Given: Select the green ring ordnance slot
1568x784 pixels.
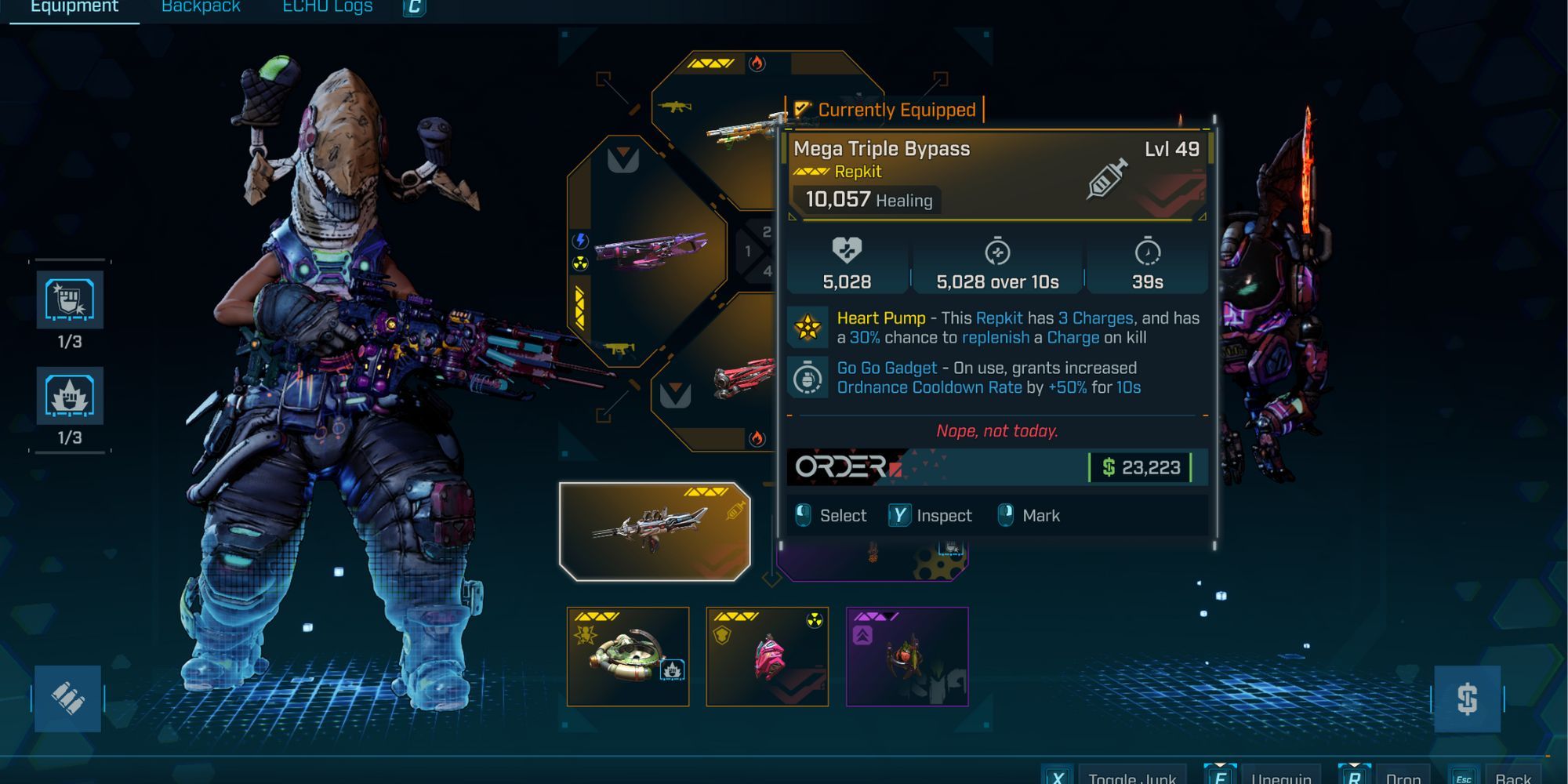Looking at the screenshot, I should pos(628,656).
